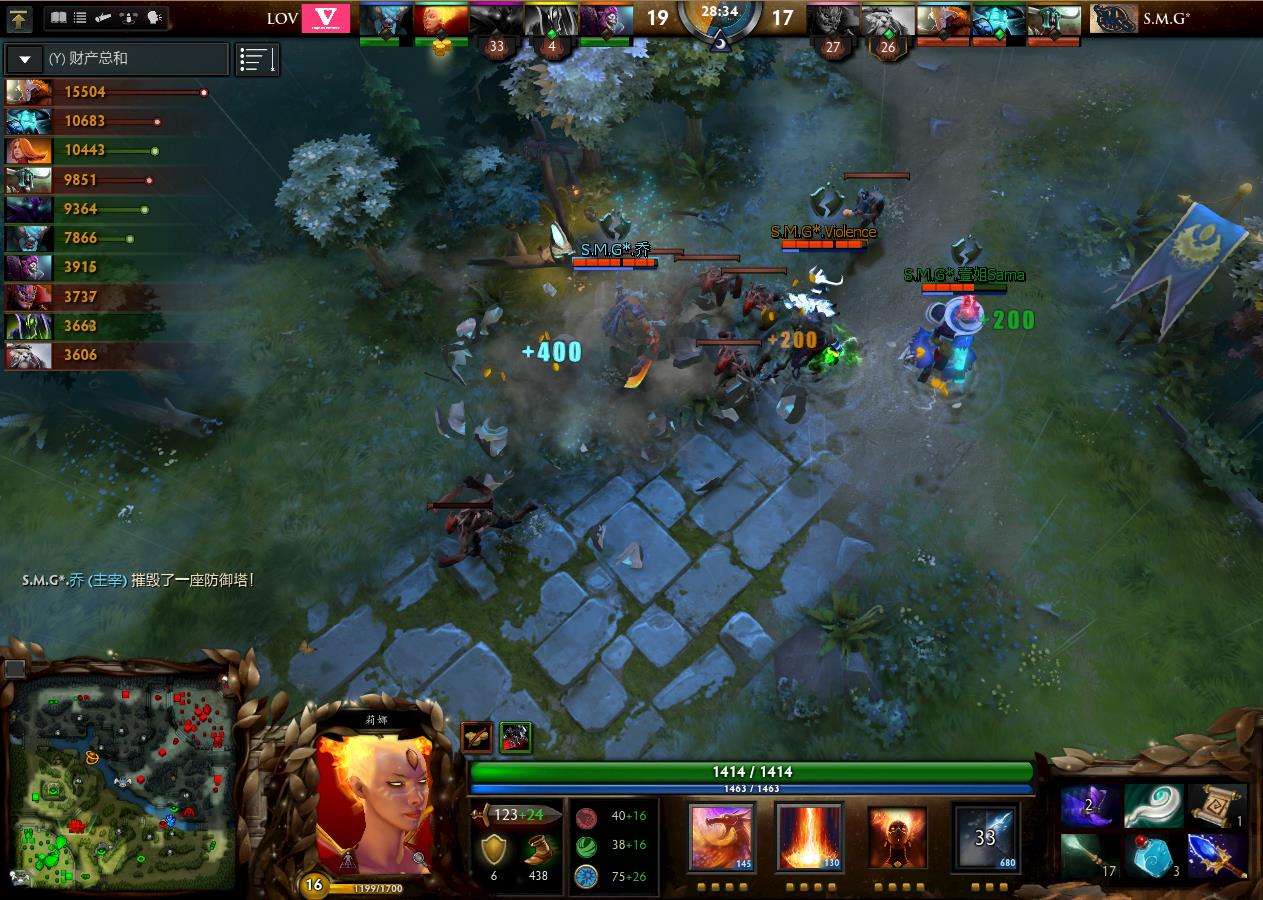
Task: Use the Bottle item with 3 charges
Action: pos(1153,857)
